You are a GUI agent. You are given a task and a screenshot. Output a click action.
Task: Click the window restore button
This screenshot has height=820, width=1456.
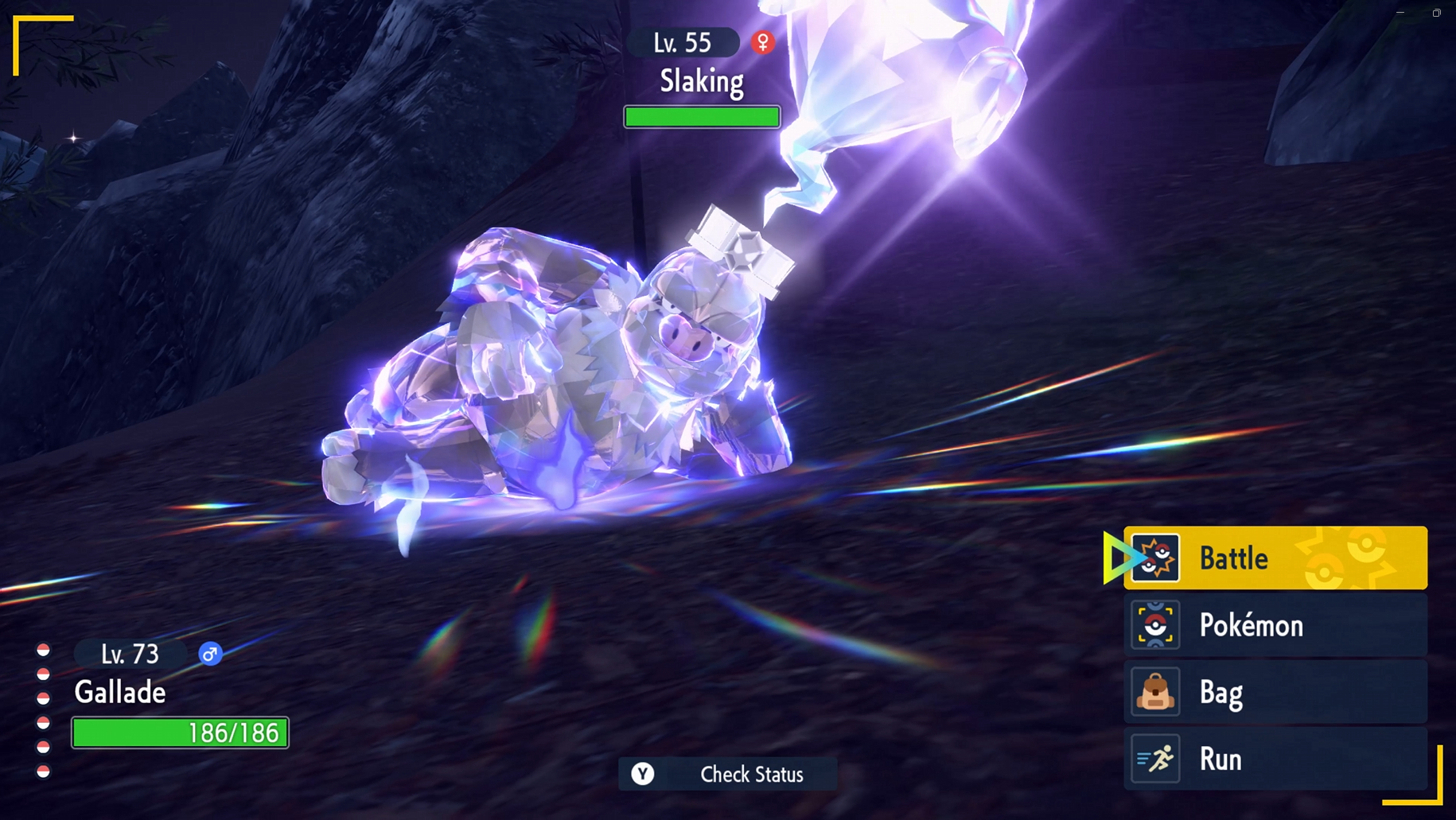1437,13
